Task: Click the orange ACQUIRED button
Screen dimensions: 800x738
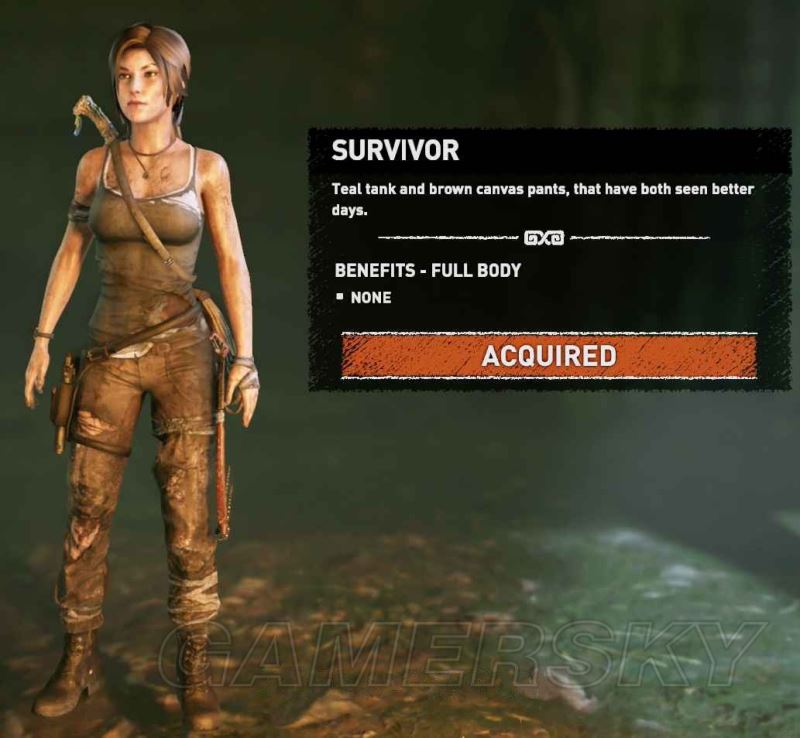Action: tap(548, 356)
